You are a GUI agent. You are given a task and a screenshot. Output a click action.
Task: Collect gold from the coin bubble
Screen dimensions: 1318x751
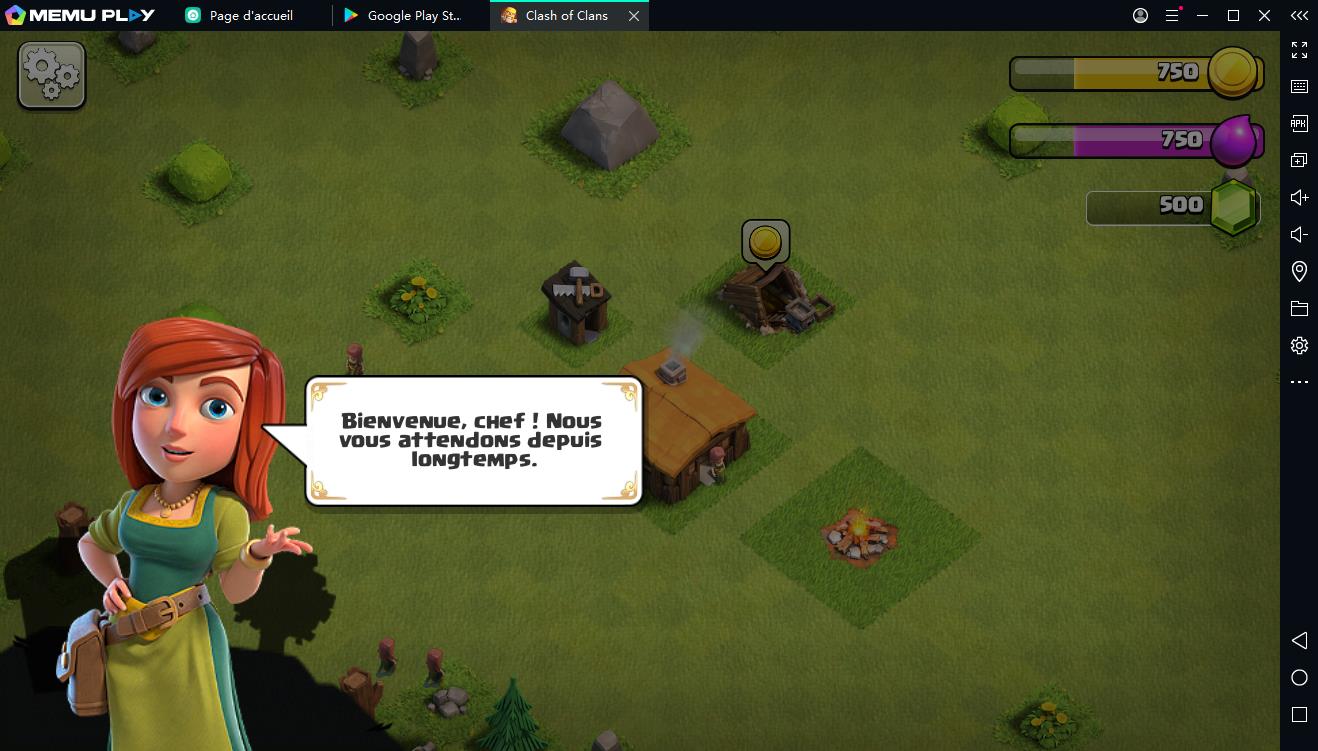point(765,242)
